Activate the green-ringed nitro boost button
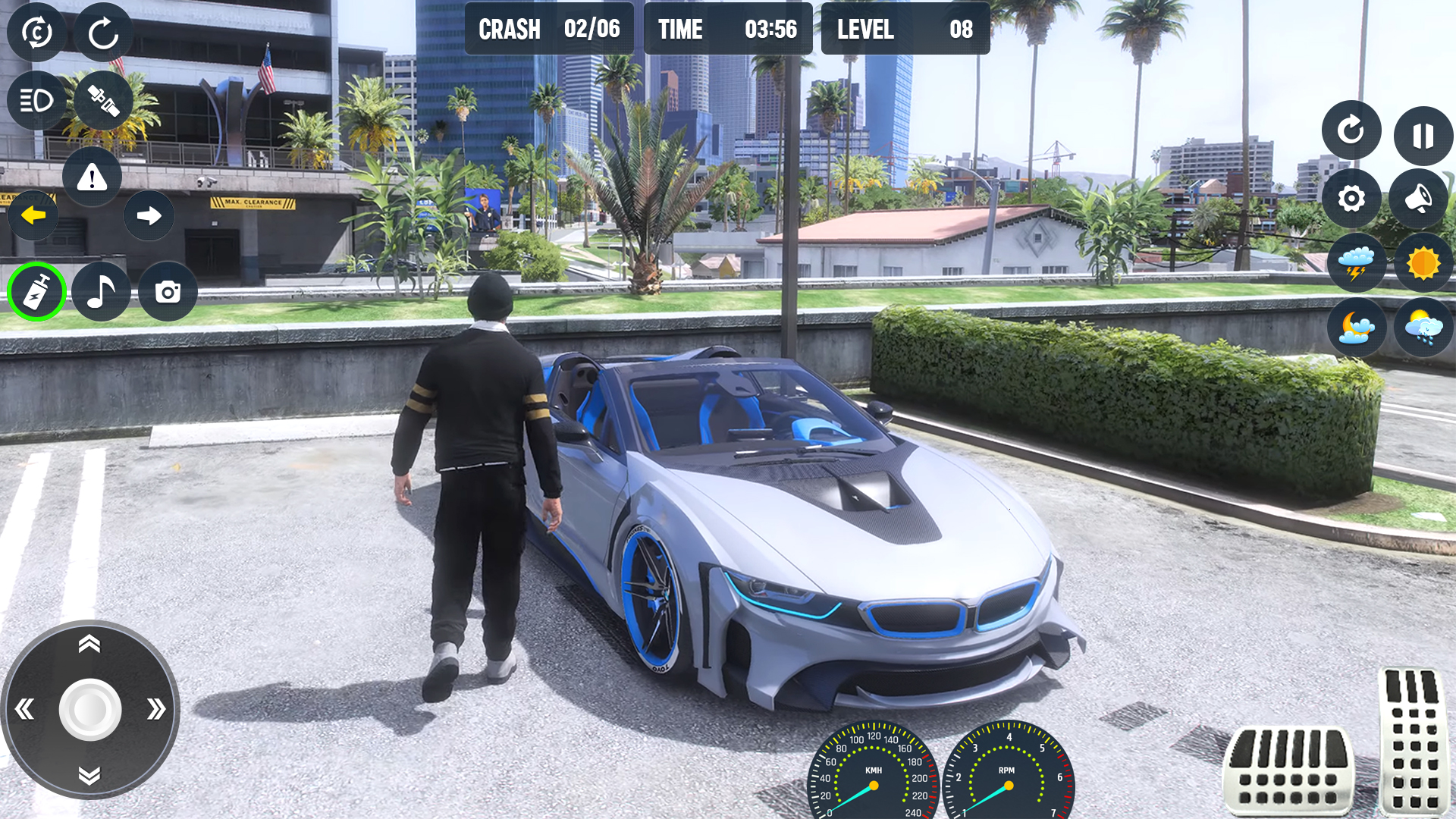The height and width of the screenshot is (819, 1456). [36, 292]
